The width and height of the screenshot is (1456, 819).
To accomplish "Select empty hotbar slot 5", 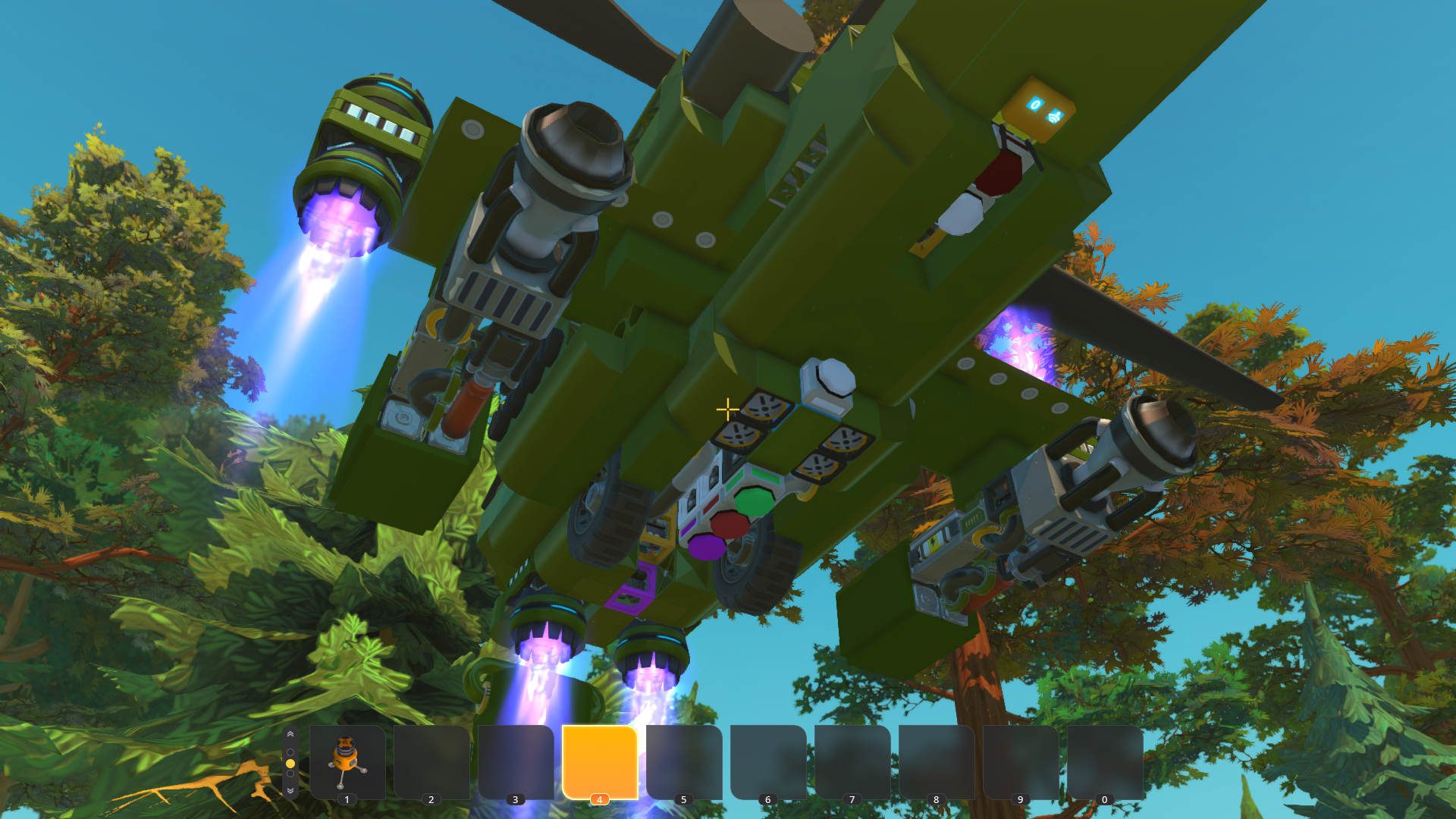I will (683, 761).
